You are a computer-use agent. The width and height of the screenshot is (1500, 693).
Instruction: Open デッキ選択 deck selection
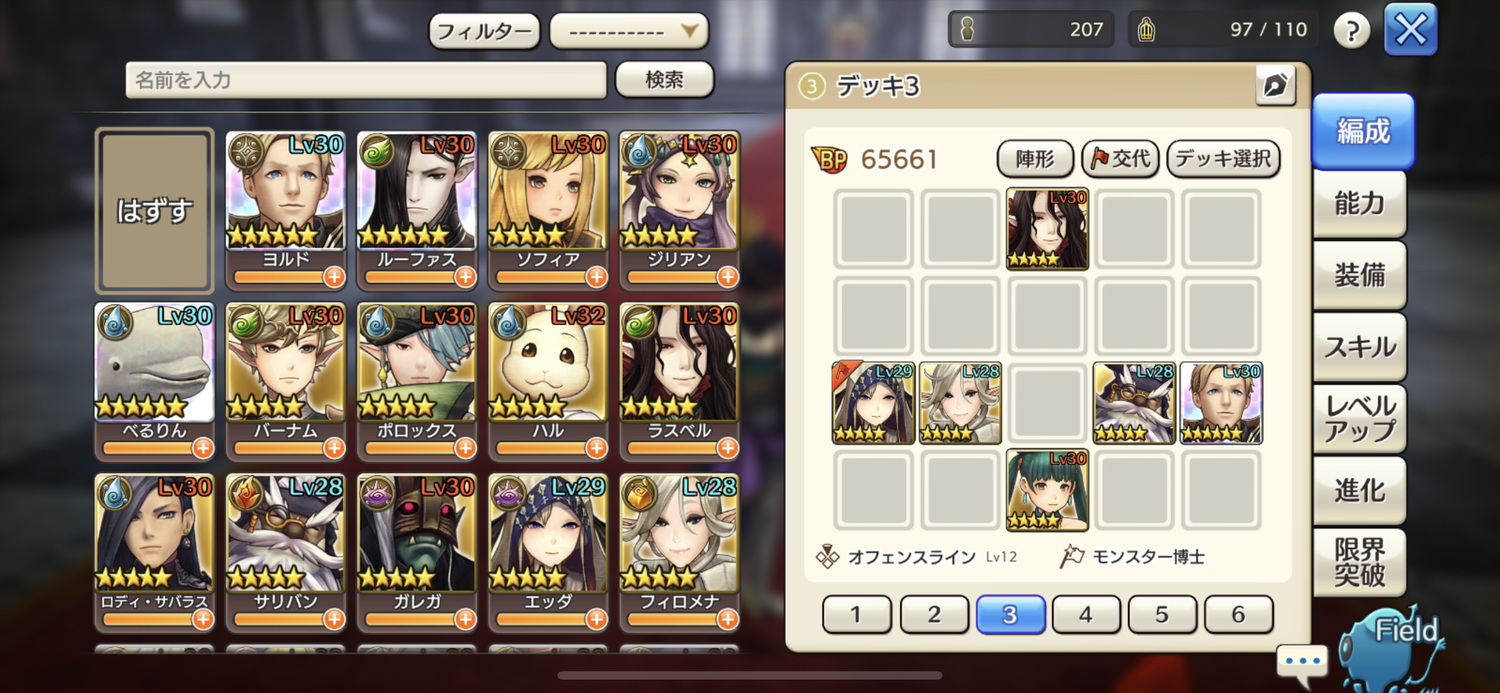(x=1223, y=158)
